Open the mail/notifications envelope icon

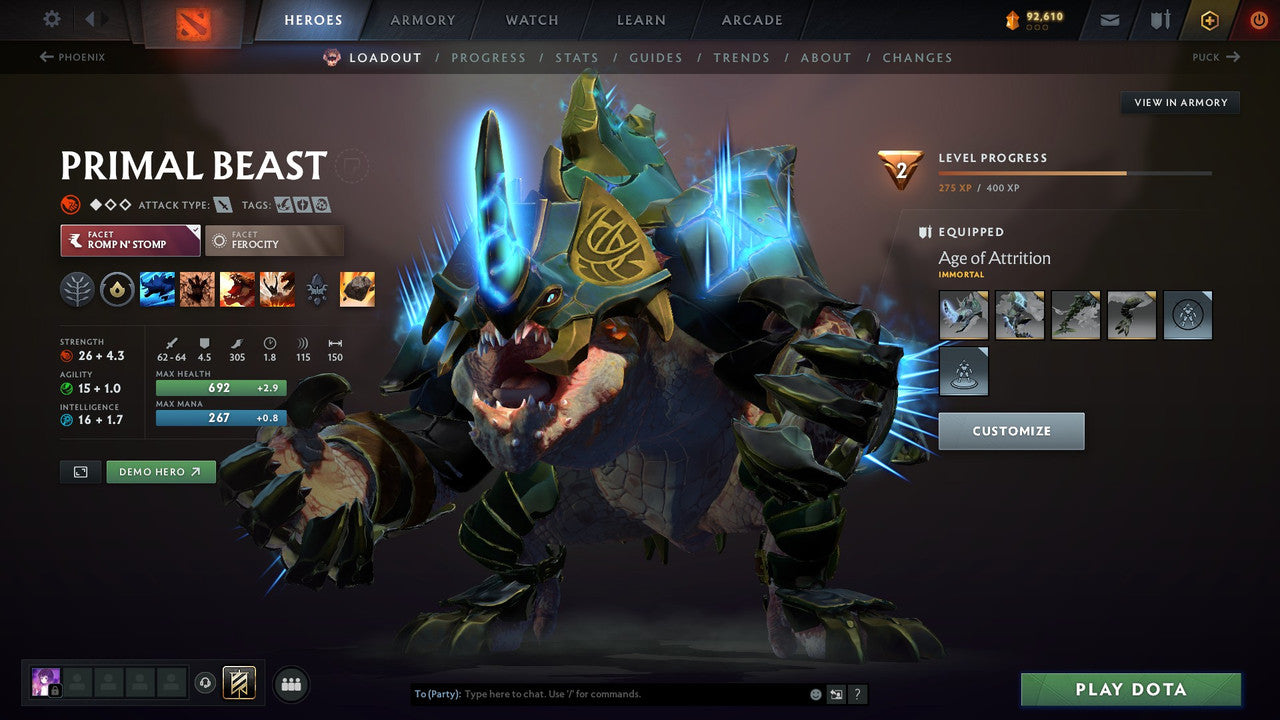point(1108,20)
